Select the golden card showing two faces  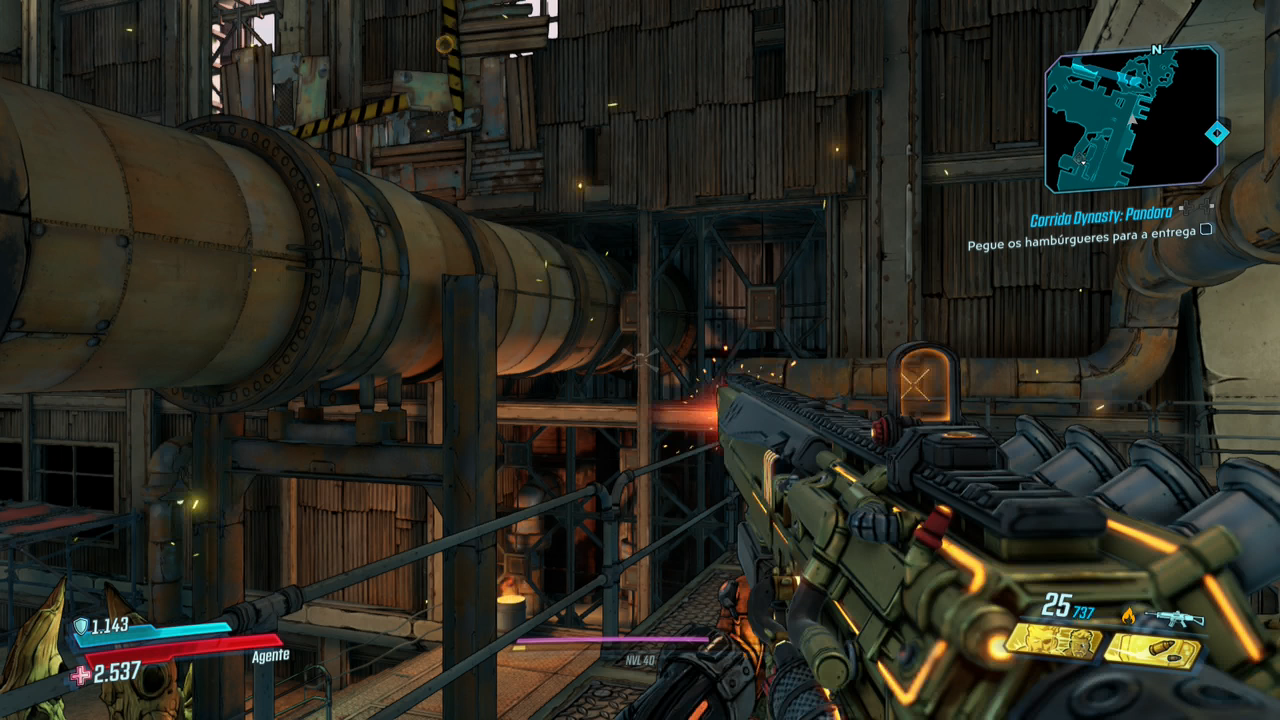(1053, 642)
